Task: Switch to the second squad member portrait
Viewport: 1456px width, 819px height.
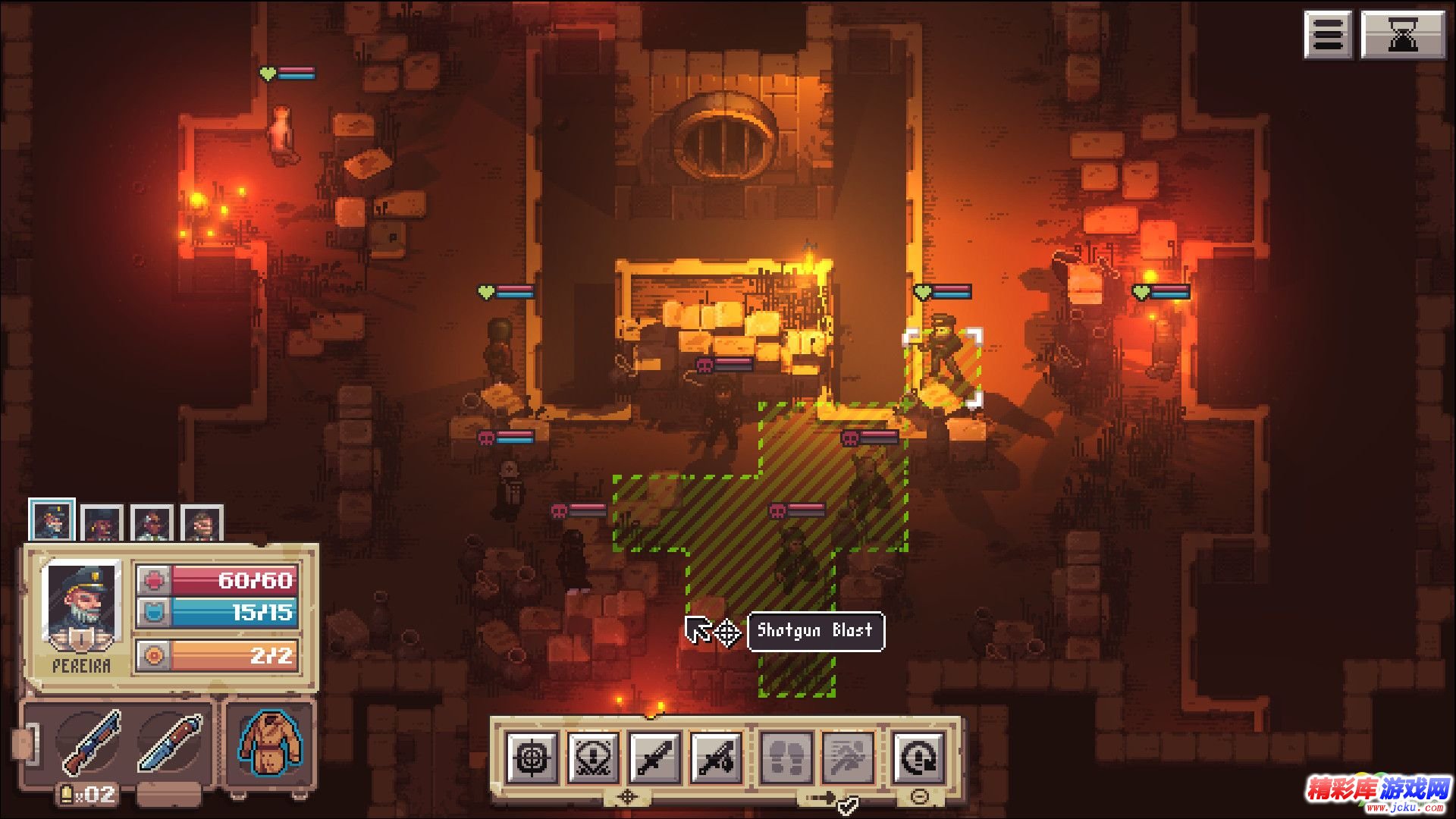Action: click(102, 523)
